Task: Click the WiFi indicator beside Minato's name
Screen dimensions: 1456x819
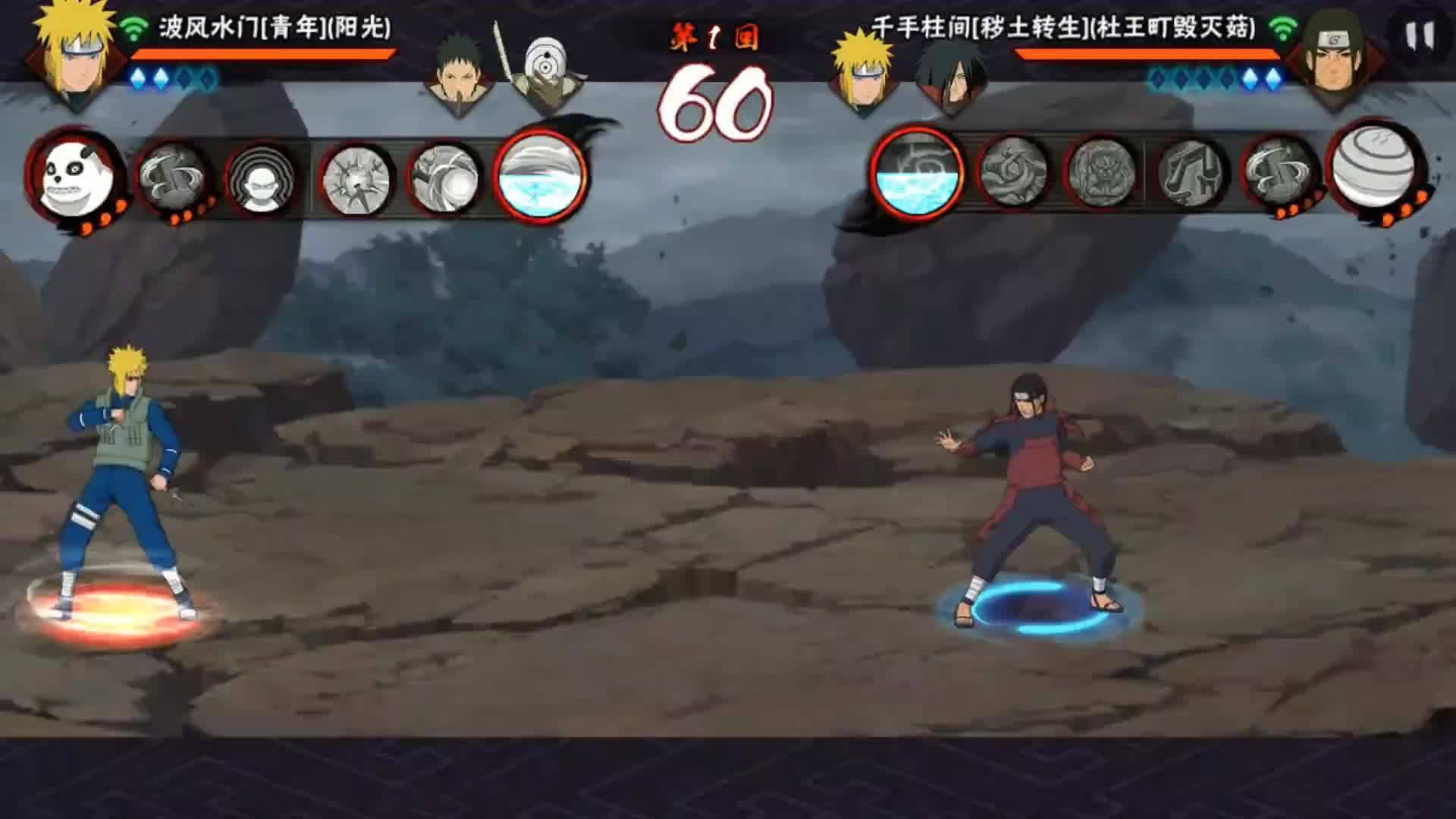Action: coord(133,27)
